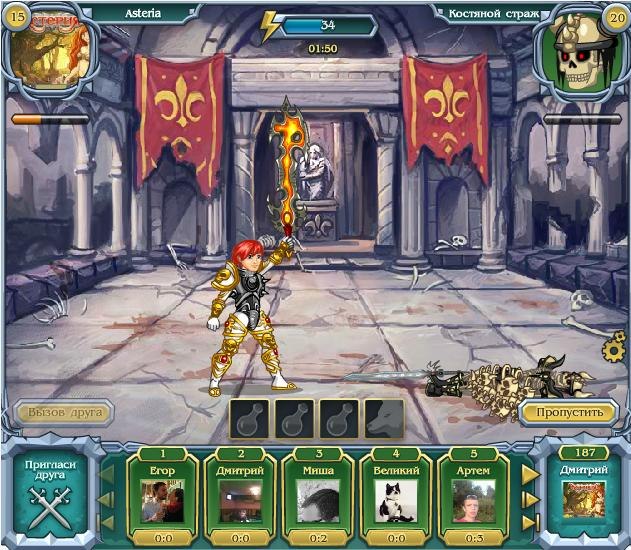Activate the wolf ability slot
Screen dimensions: 631x550
[384, 420]
